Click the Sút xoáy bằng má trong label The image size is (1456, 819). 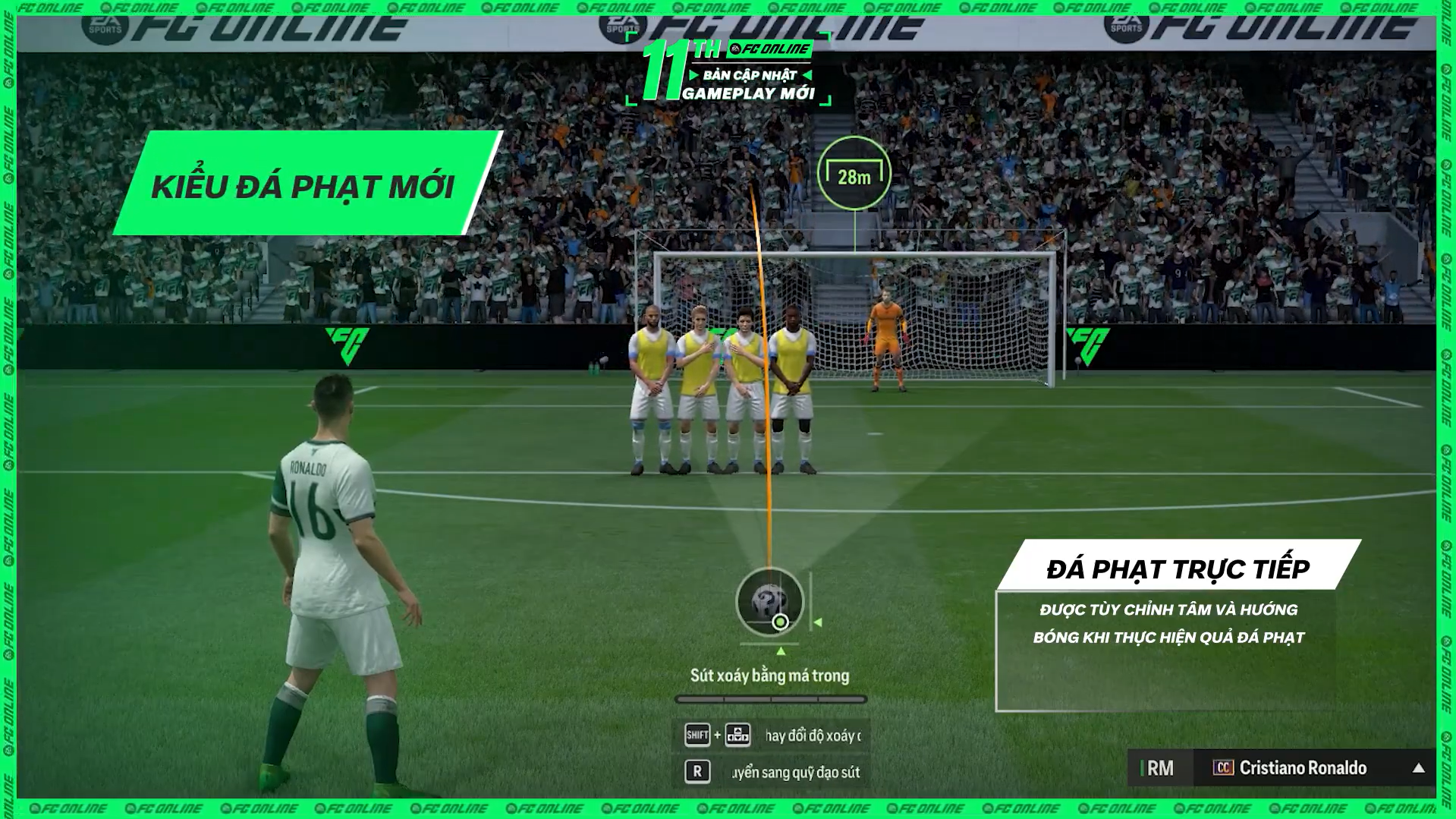(770, 676)
